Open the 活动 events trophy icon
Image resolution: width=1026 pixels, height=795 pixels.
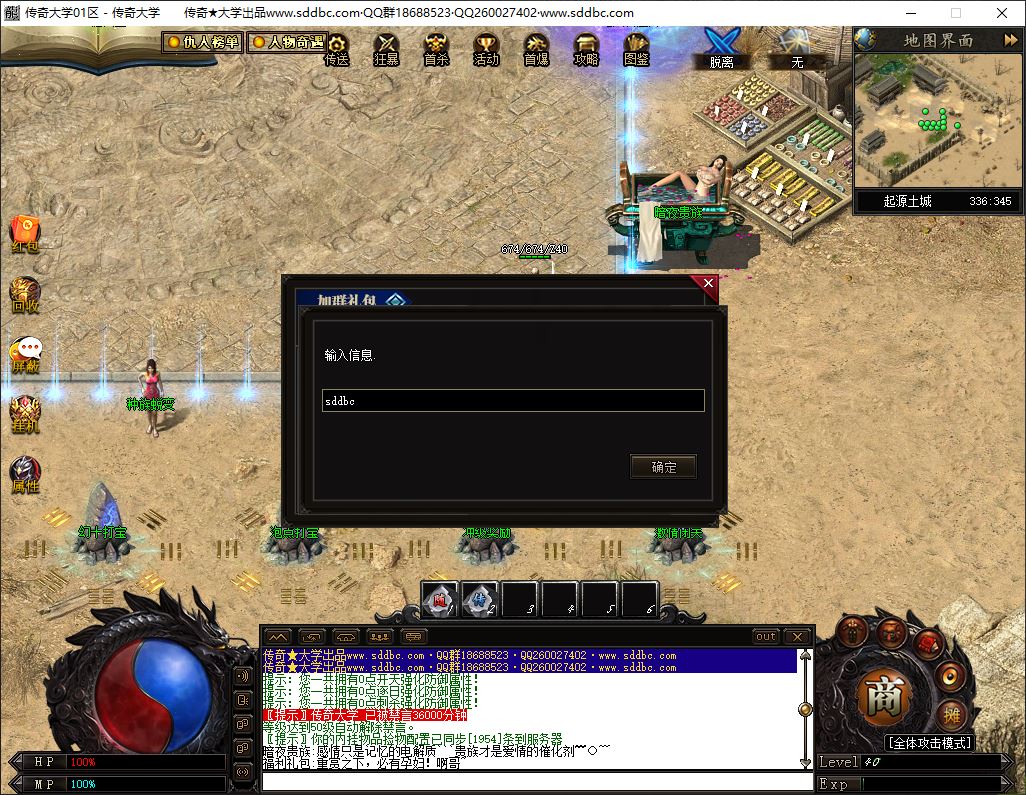[x=486, y=48]
